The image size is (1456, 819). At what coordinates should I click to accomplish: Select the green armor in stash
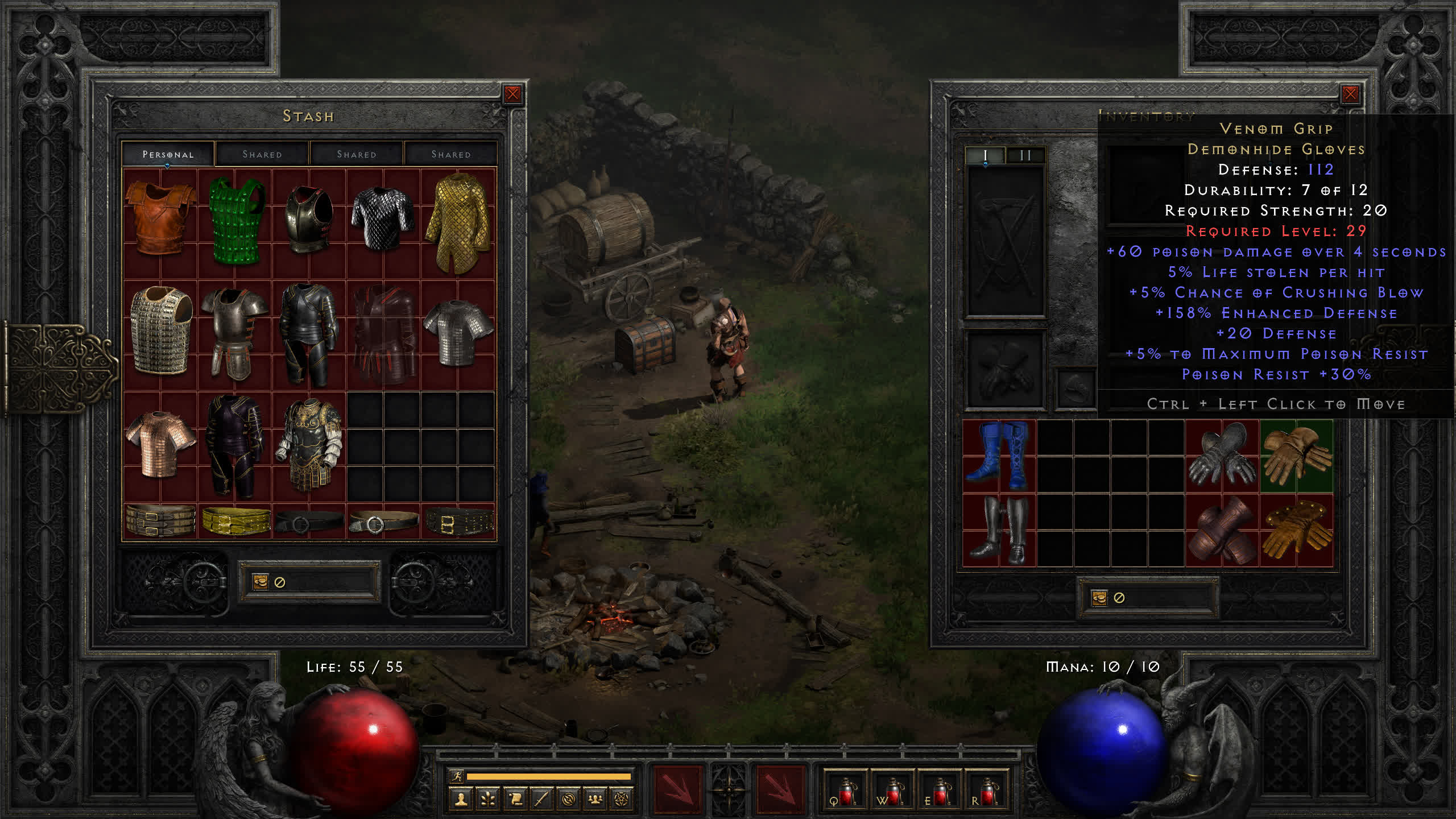235,221
